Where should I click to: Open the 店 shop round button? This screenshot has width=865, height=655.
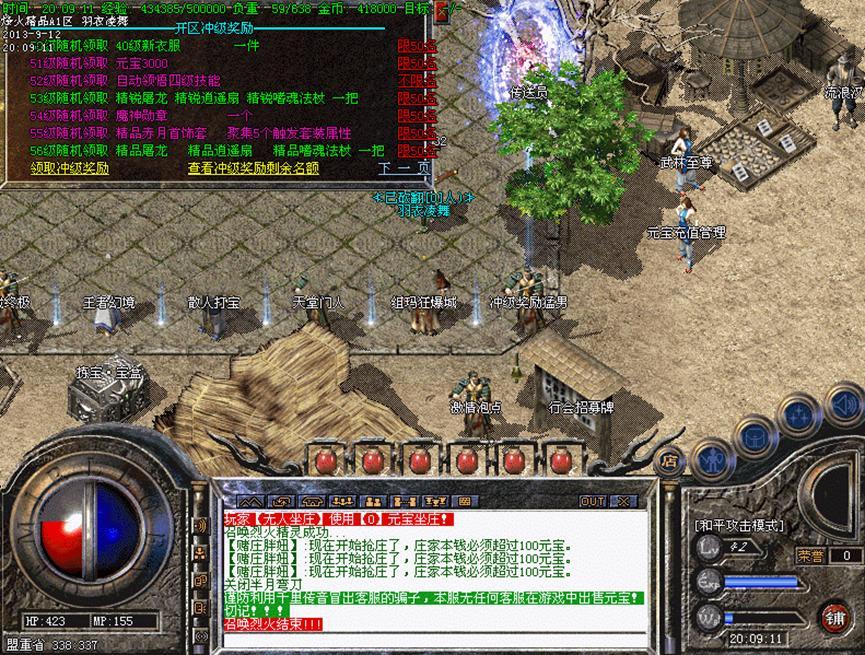669,462
